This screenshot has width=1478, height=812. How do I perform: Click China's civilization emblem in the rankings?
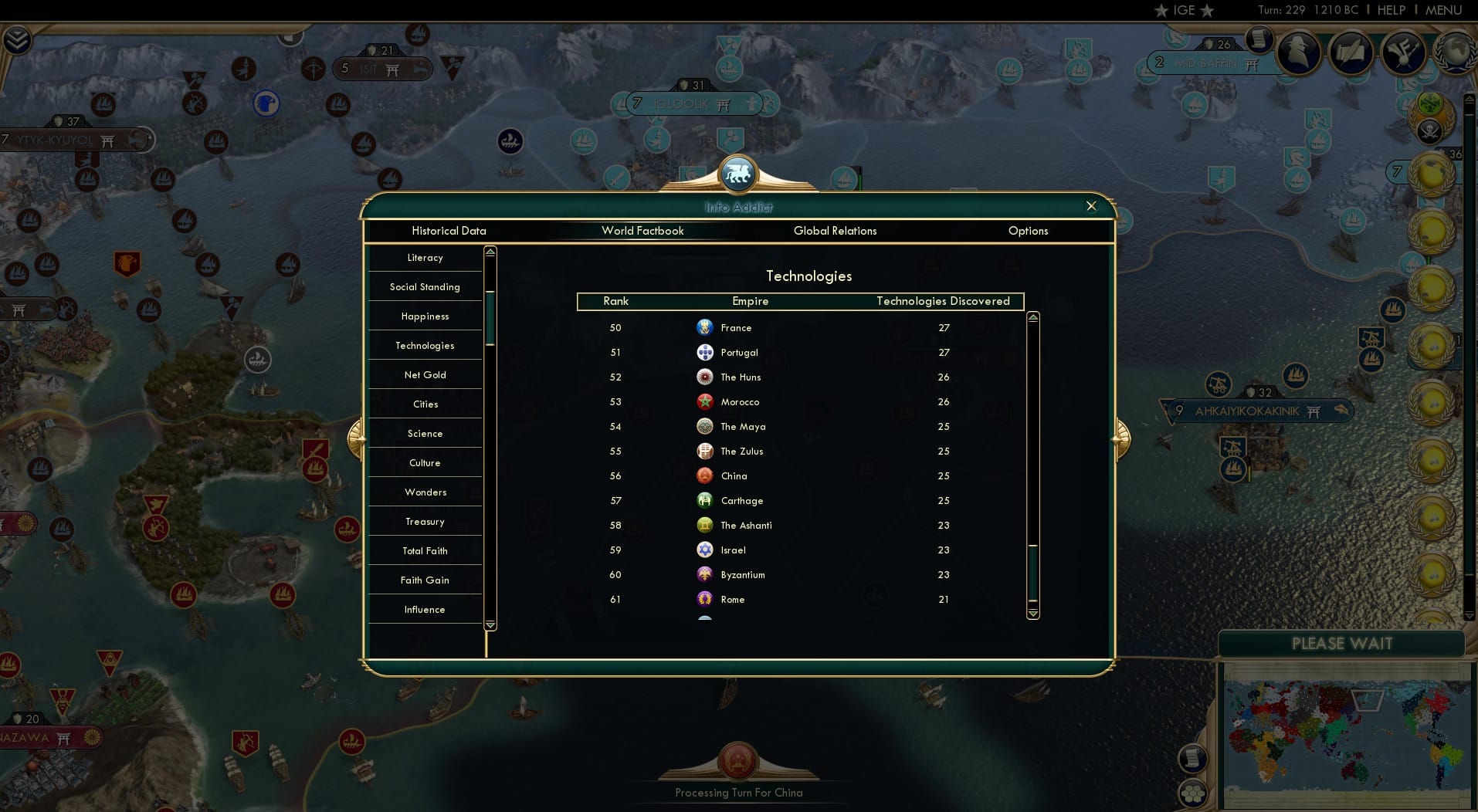click(x=704, y=476)
